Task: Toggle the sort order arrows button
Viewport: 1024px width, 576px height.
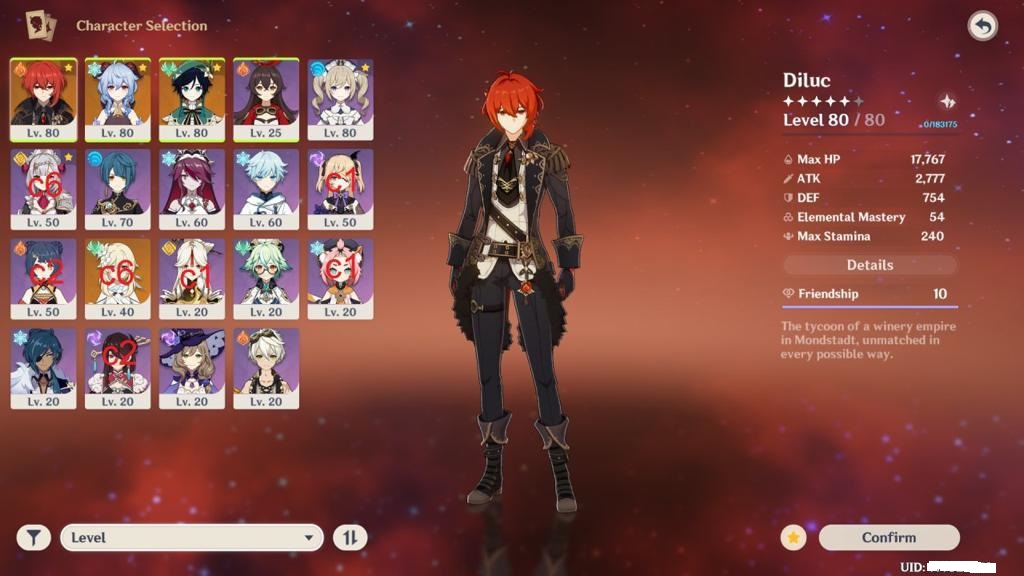Action: (350, 538)
